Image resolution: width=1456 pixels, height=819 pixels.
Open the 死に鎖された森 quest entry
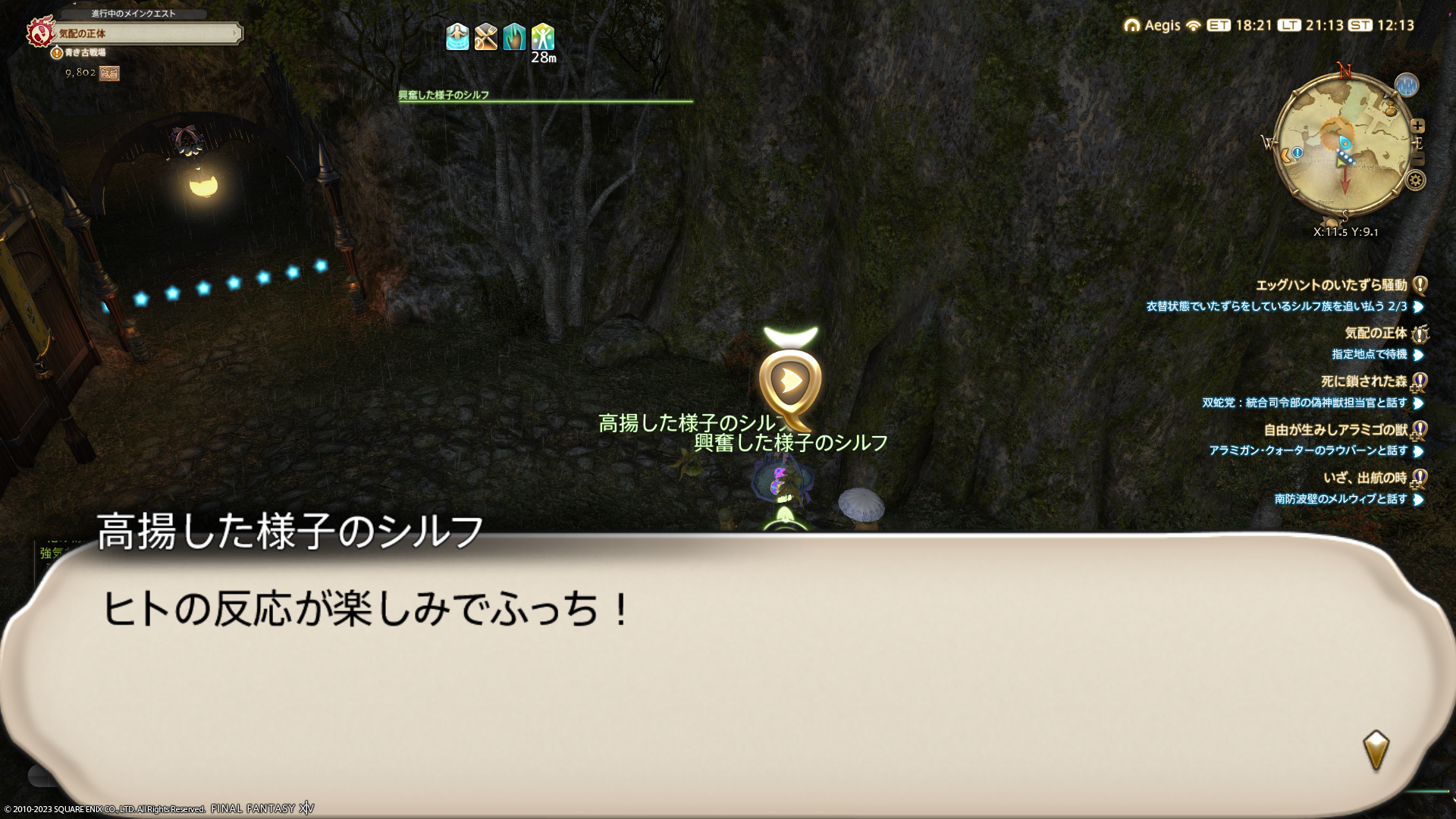pyautogui.click(x=1363, y=381)
